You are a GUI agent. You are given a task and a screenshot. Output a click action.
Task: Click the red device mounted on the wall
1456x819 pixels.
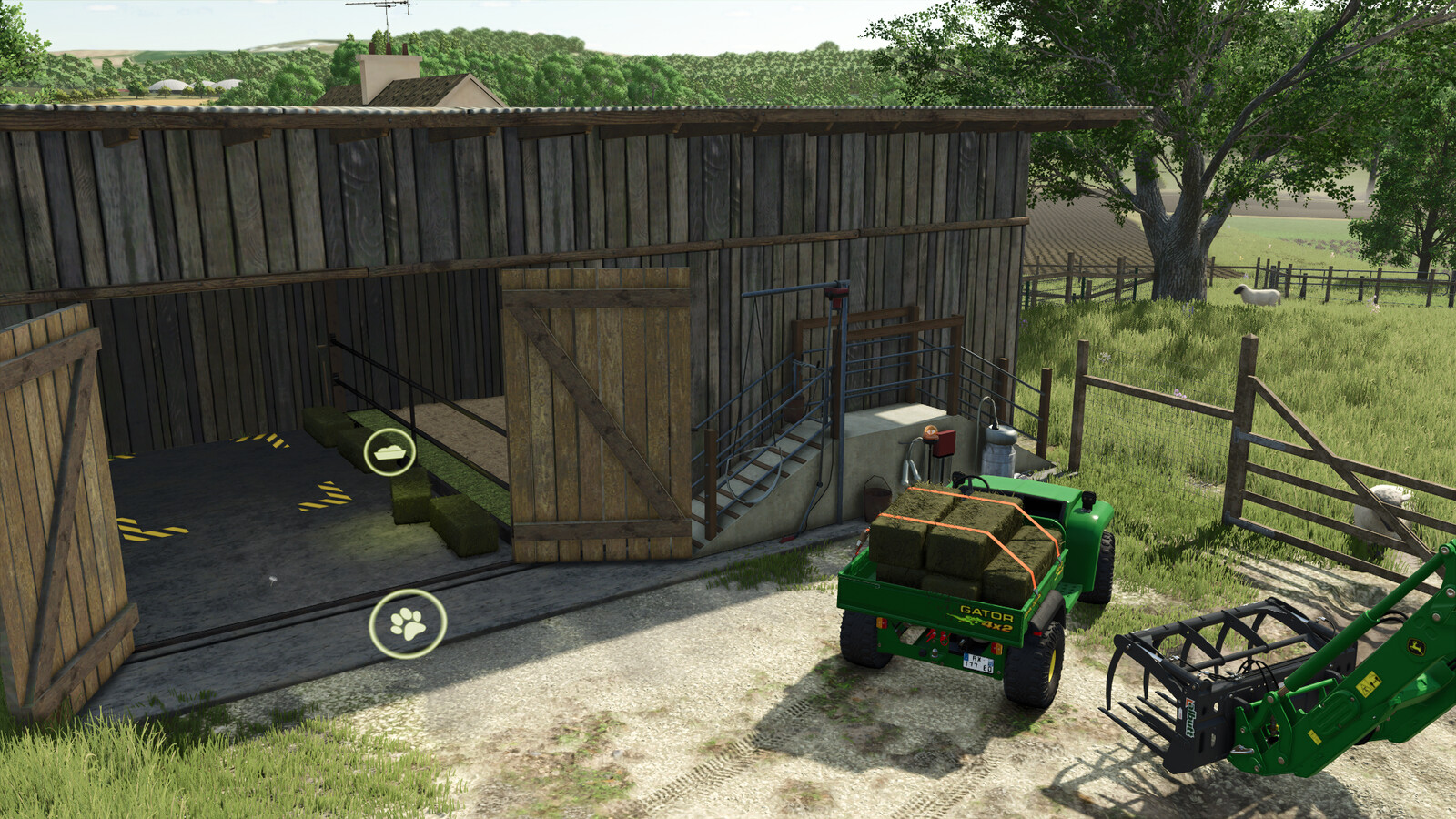(945, 443)
